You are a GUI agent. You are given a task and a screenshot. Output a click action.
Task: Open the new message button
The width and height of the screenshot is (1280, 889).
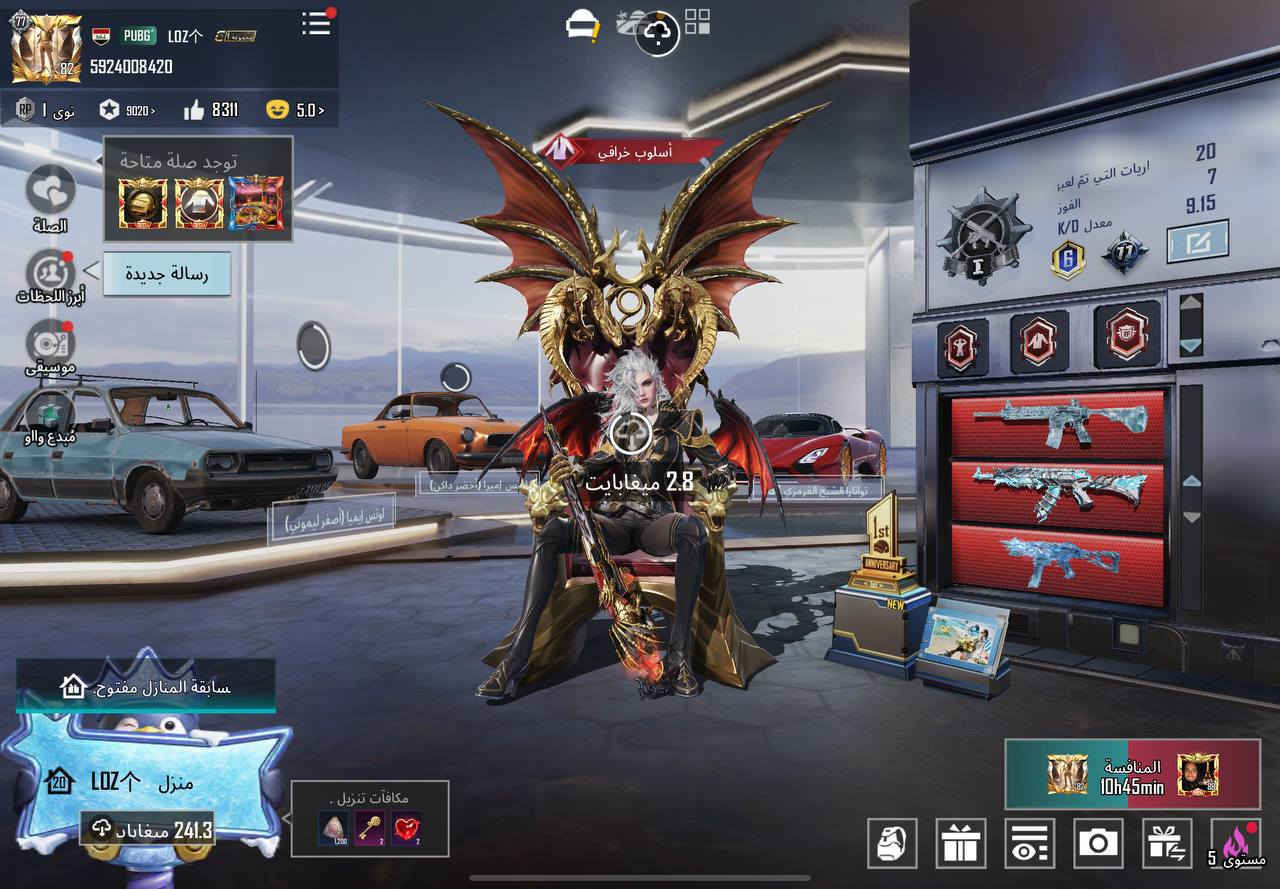coord(167,273)
